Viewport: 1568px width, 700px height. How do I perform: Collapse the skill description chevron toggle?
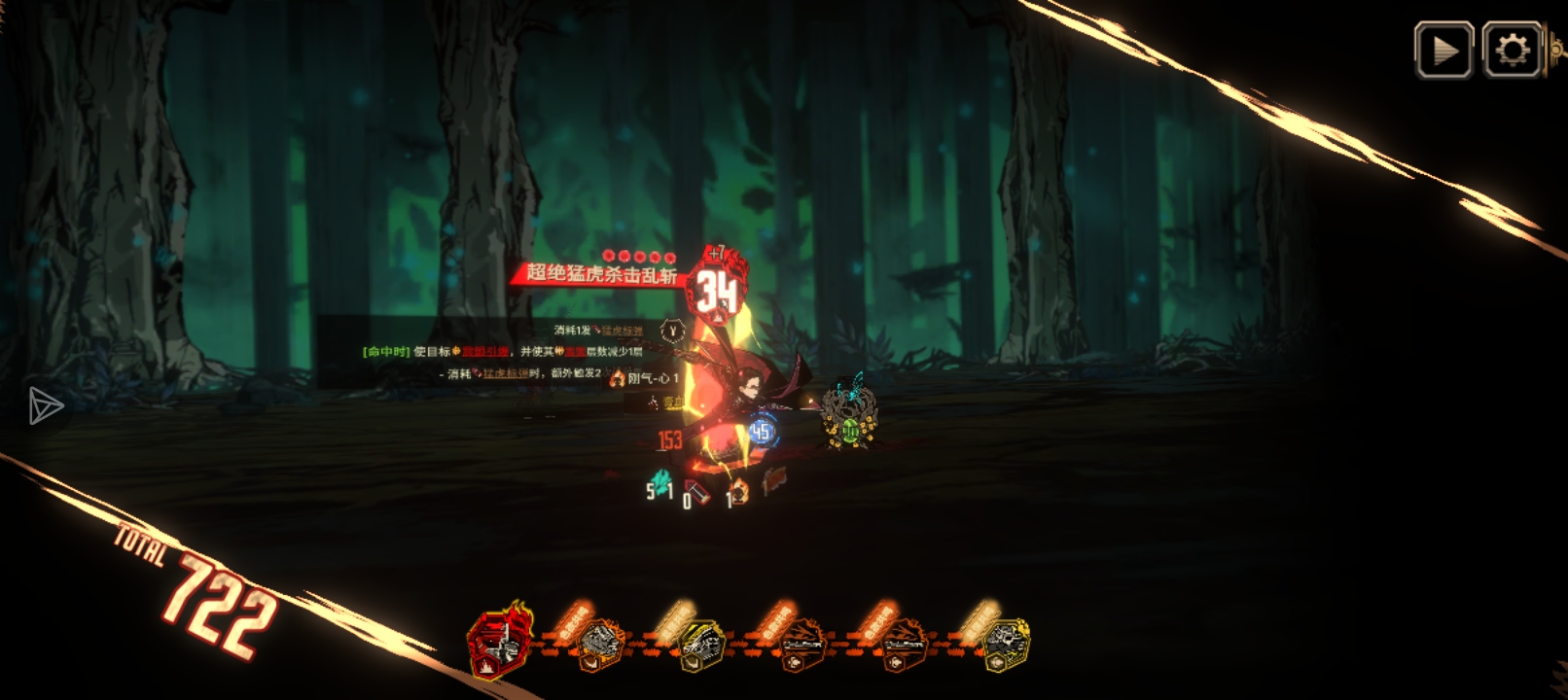(672, 331)
